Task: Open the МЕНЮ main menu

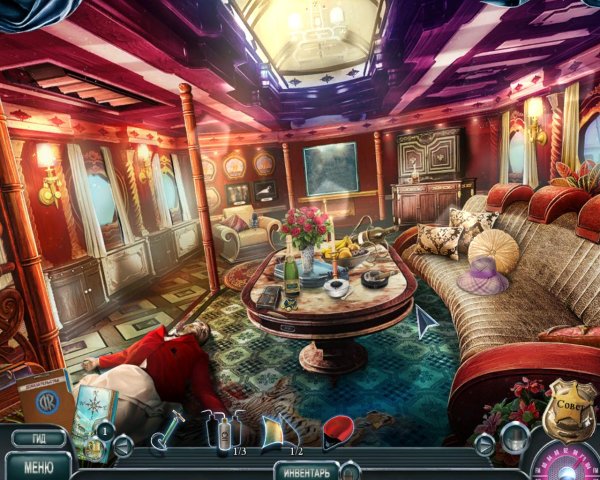Action: (38, 465)
